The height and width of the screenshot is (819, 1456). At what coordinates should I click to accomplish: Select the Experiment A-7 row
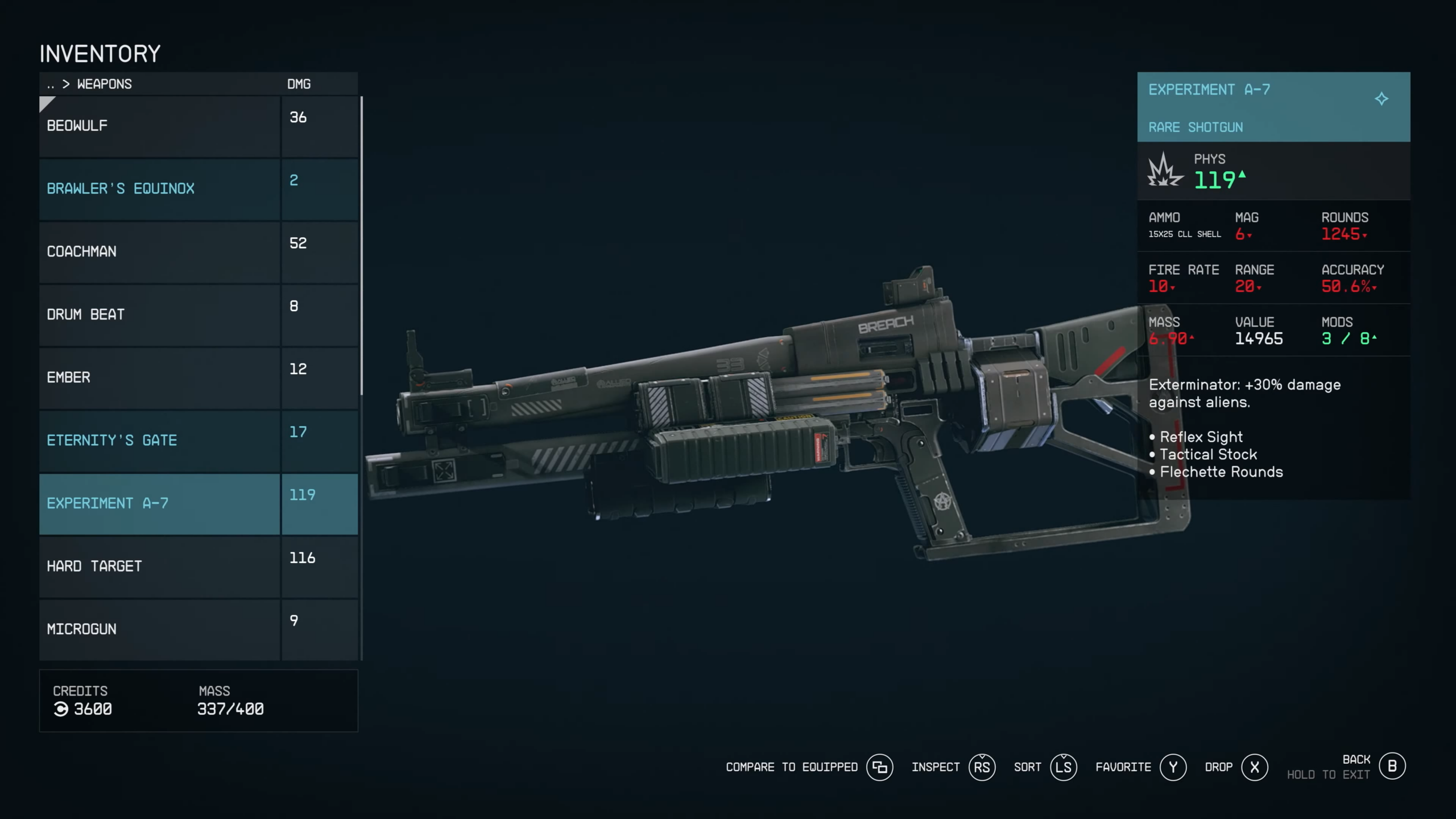pyautogui.click(x=159, y=503)
